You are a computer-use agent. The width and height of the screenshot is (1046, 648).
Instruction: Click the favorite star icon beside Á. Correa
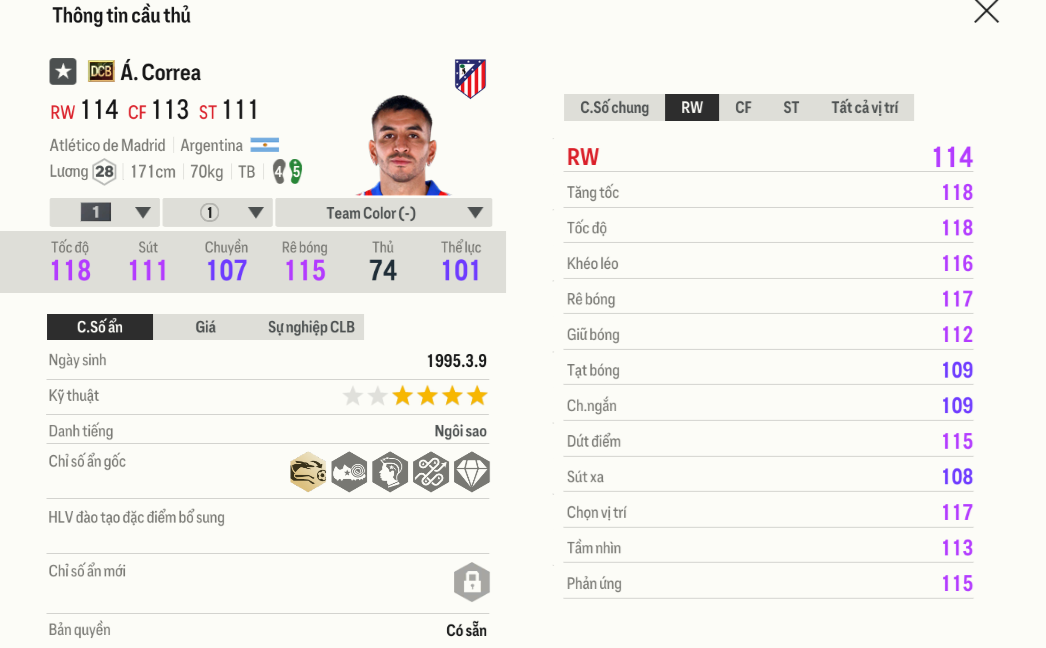point(63,72)
